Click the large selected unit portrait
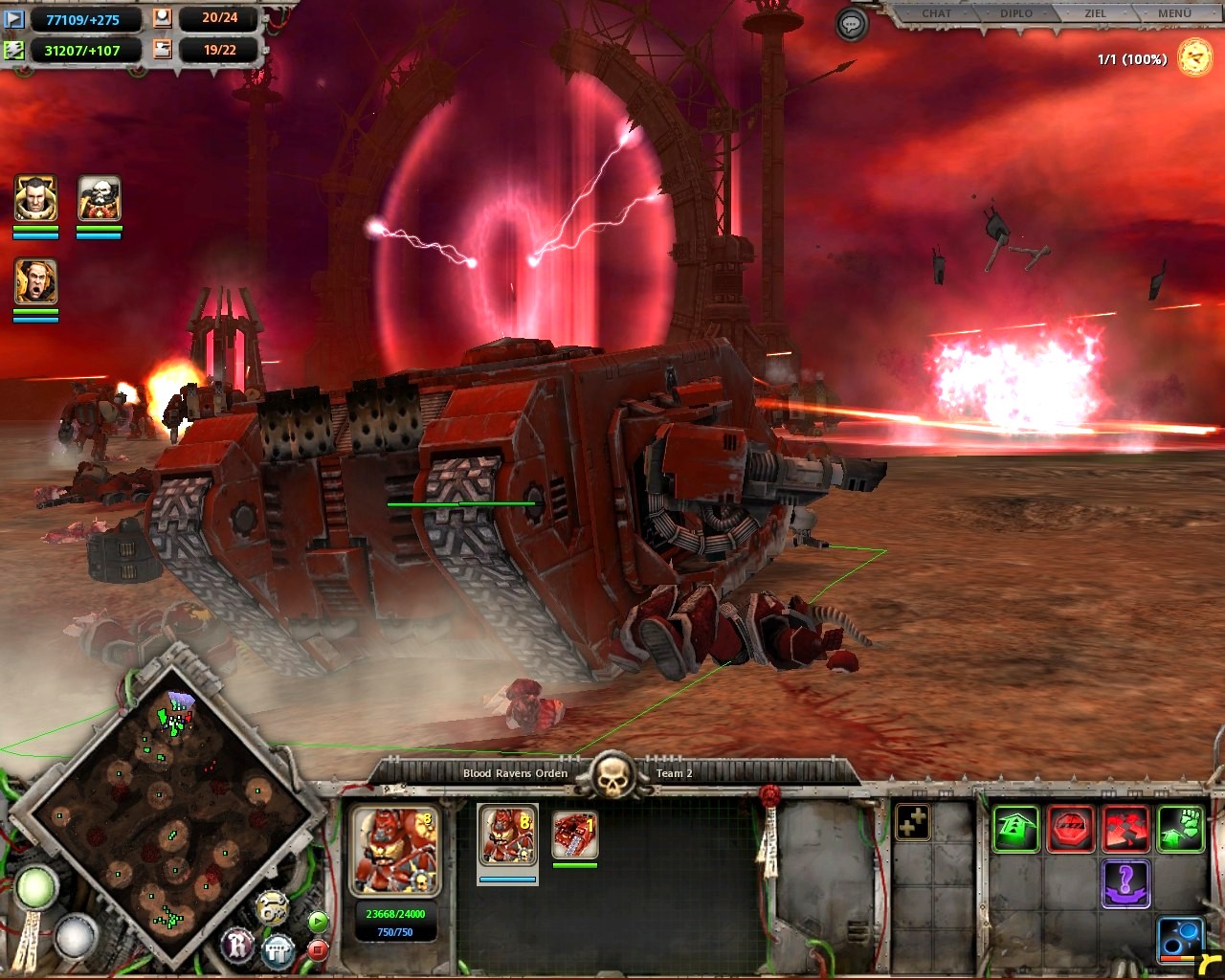 click(395, 850)
